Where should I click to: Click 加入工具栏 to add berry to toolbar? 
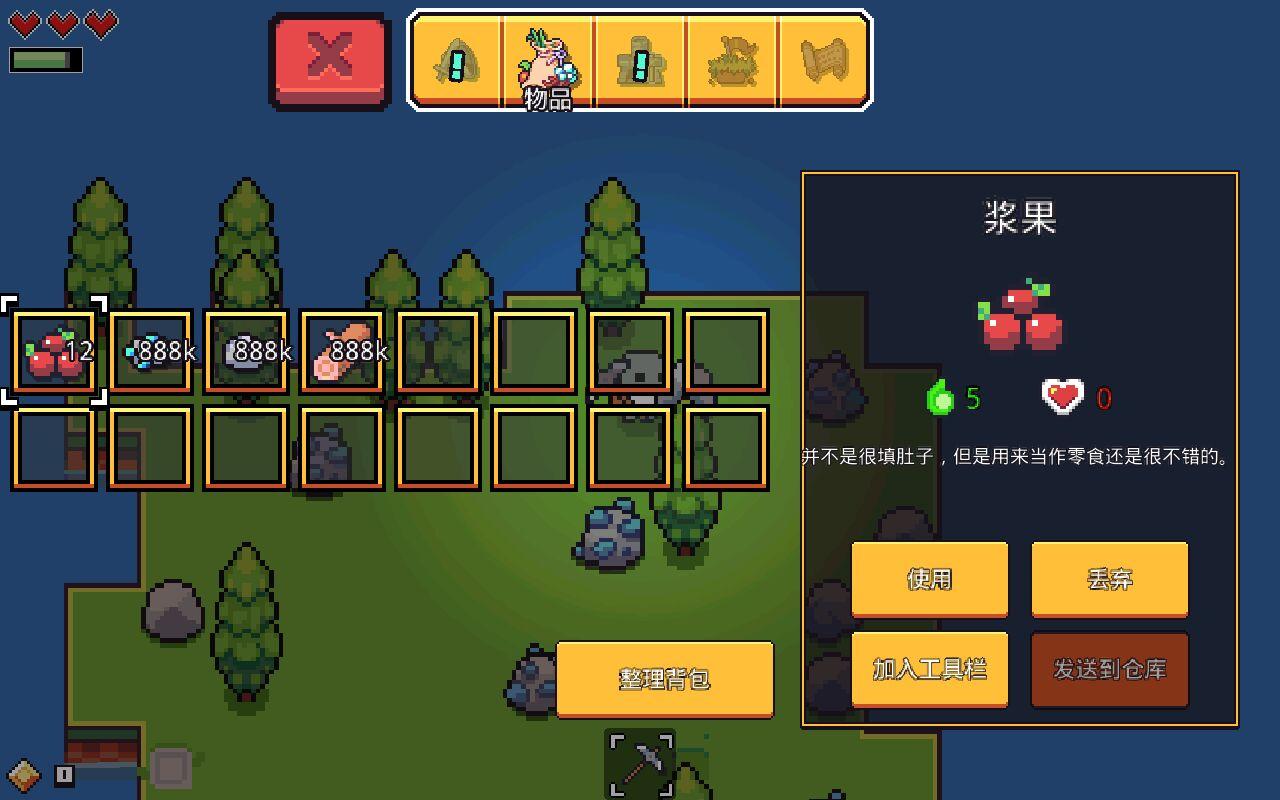click(x=929, y=670)
